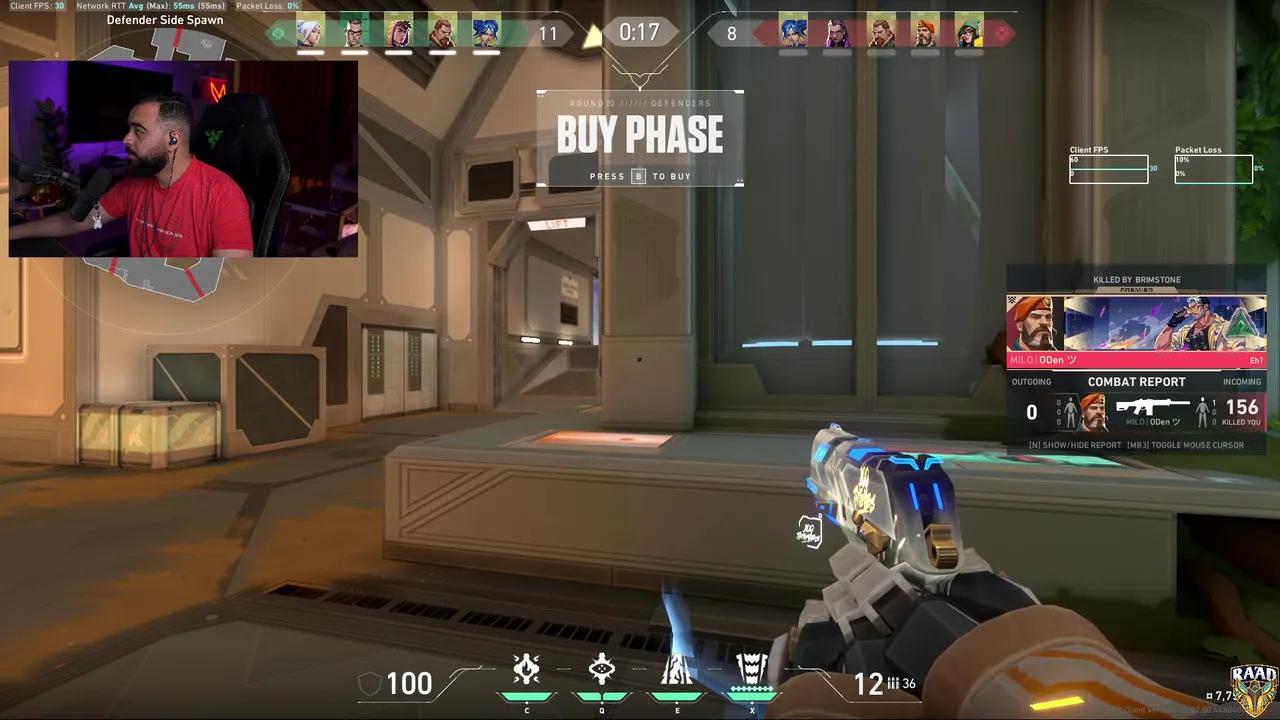Click the round timer showing 0:17

640,32
